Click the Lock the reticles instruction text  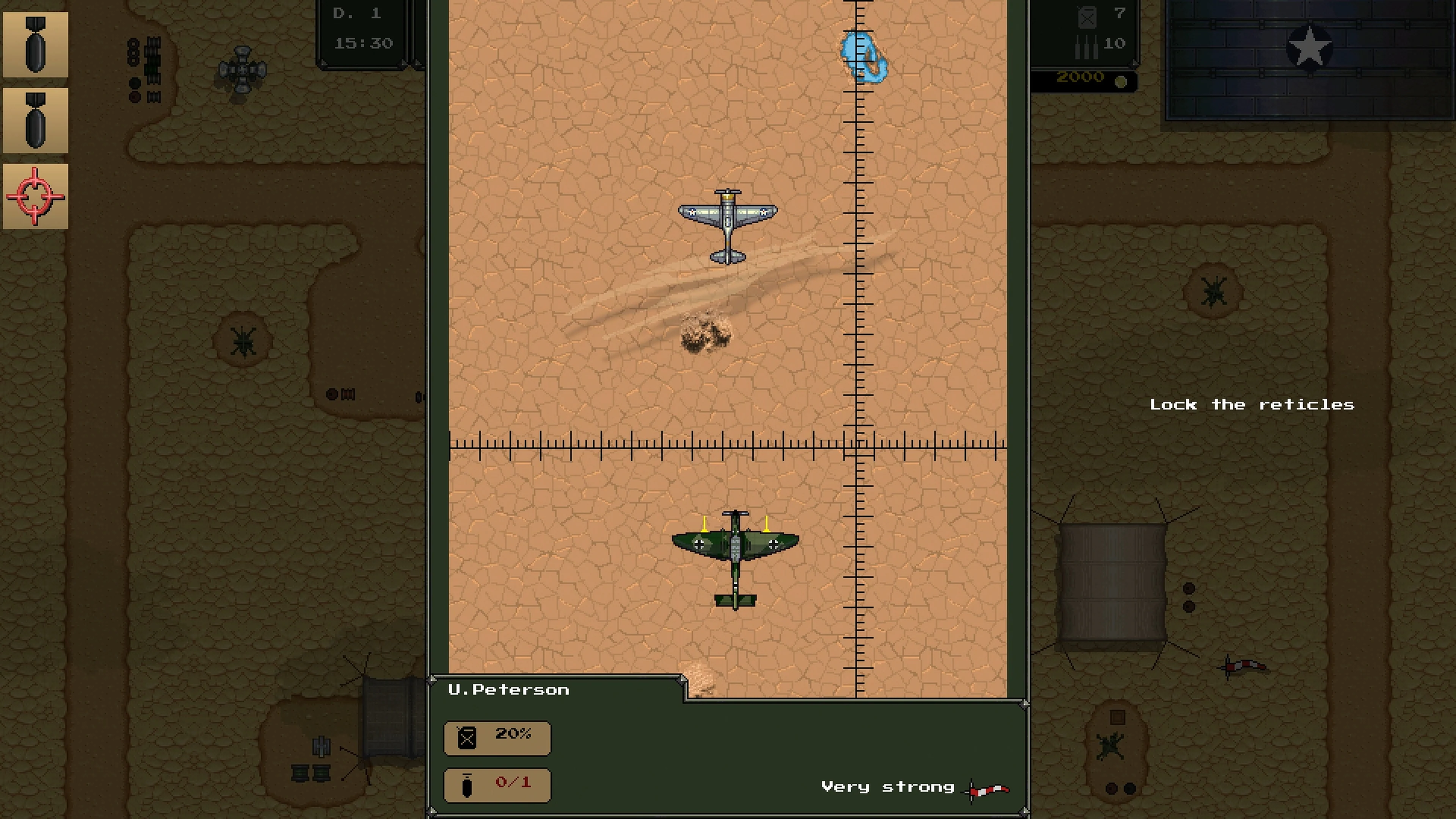1251,404
